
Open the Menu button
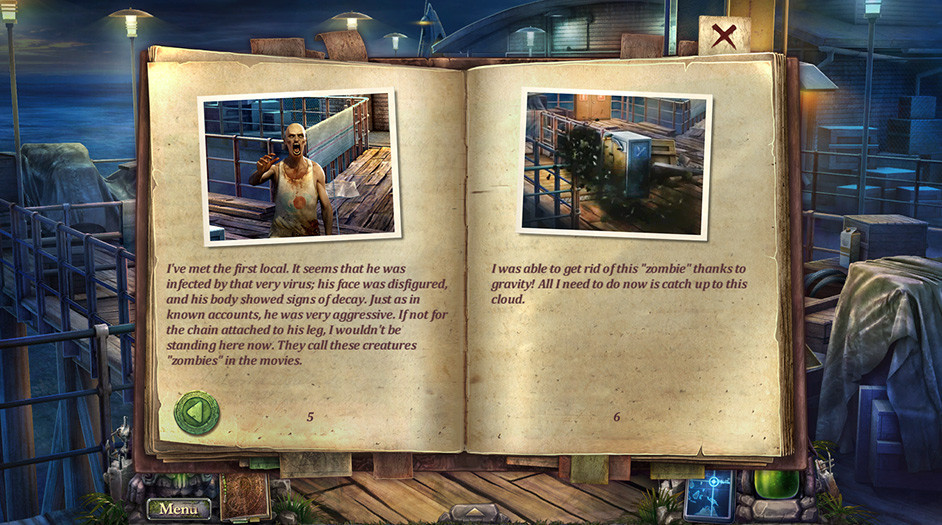tap(179, 509)
